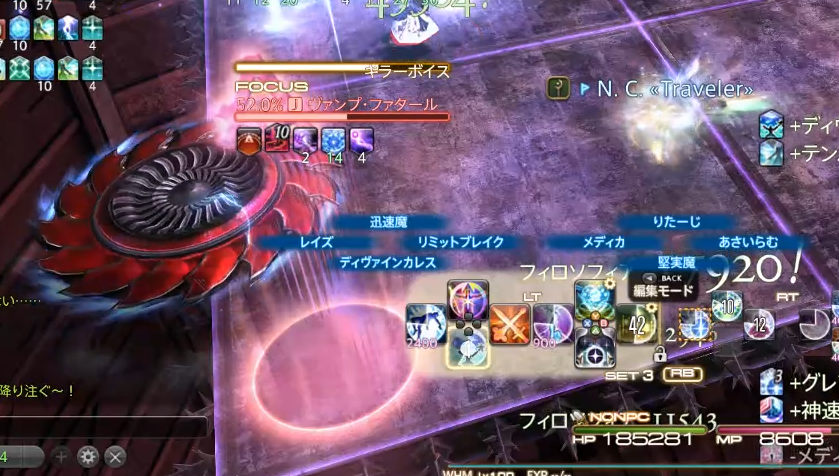Open chat log settings gear

click(89, 456)
